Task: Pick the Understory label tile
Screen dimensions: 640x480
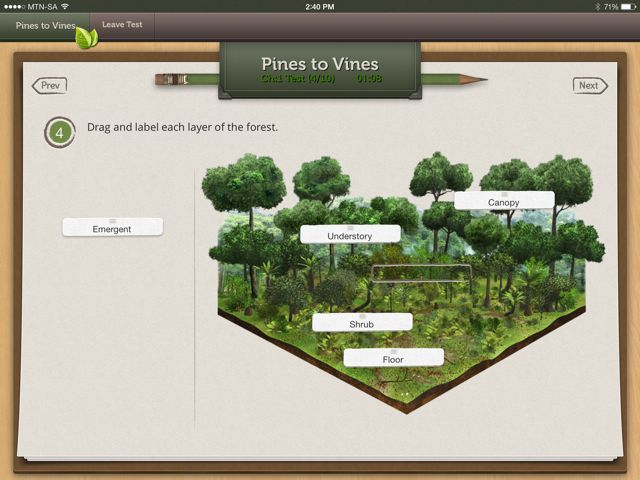Action: pyautogui.click(x=350, y=234)
